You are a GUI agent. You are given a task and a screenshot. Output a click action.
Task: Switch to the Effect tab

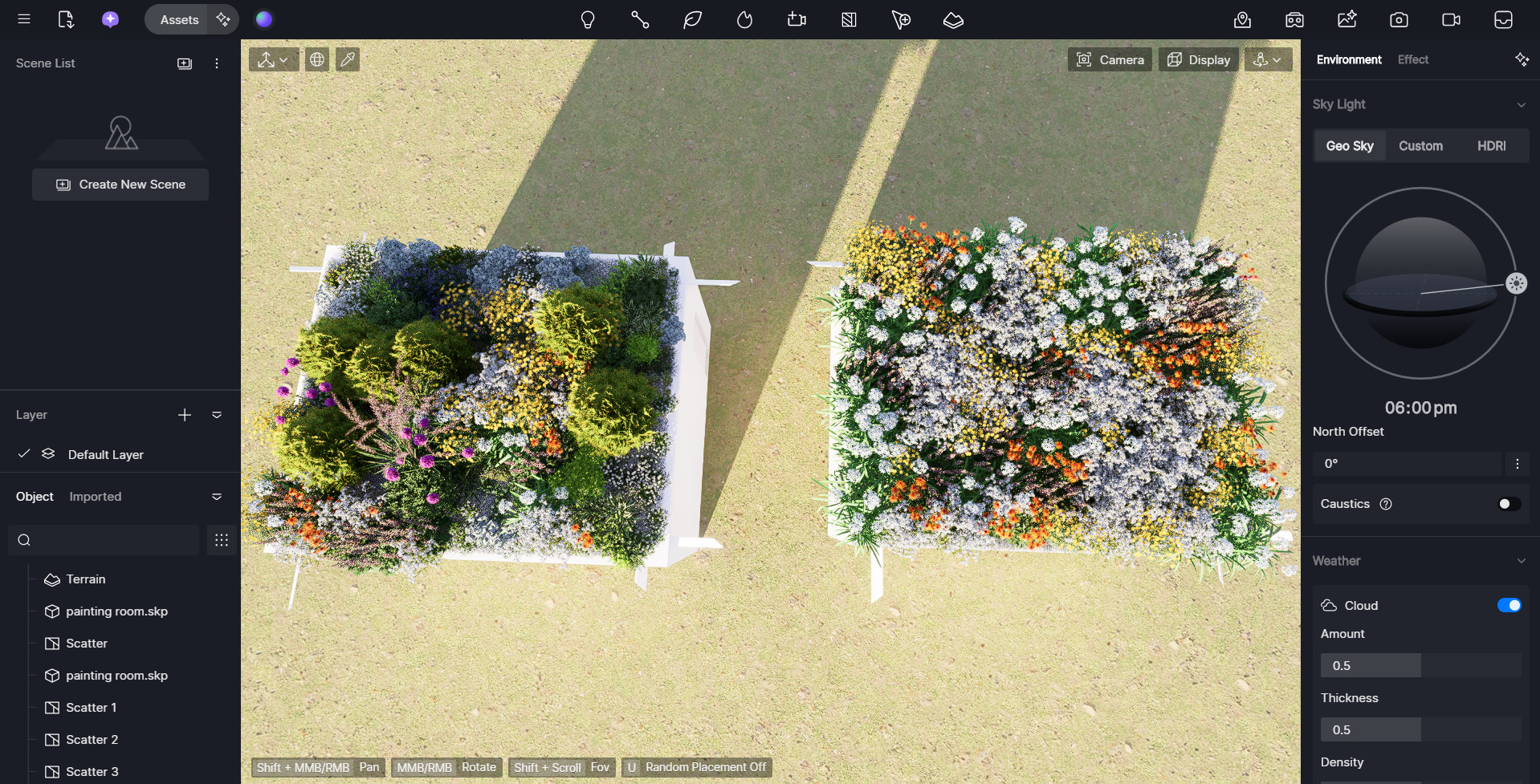pos(1412,60)
